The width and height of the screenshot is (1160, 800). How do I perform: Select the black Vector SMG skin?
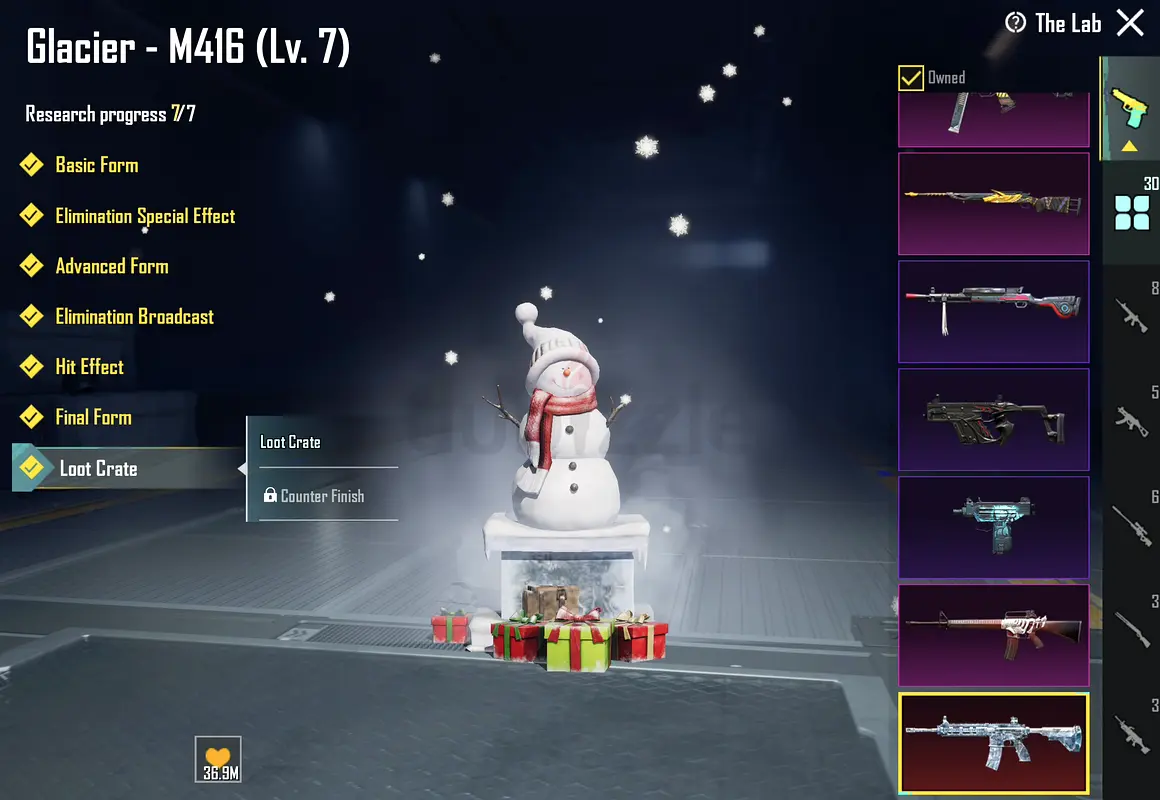tap(993, 419)
